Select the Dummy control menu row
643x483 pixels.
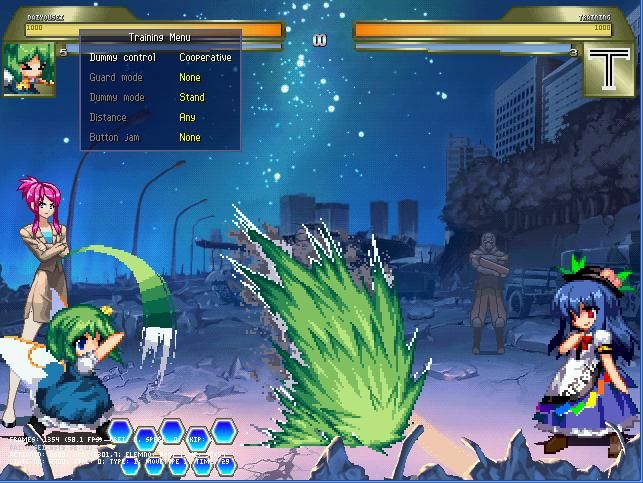(x=160, y=58)
